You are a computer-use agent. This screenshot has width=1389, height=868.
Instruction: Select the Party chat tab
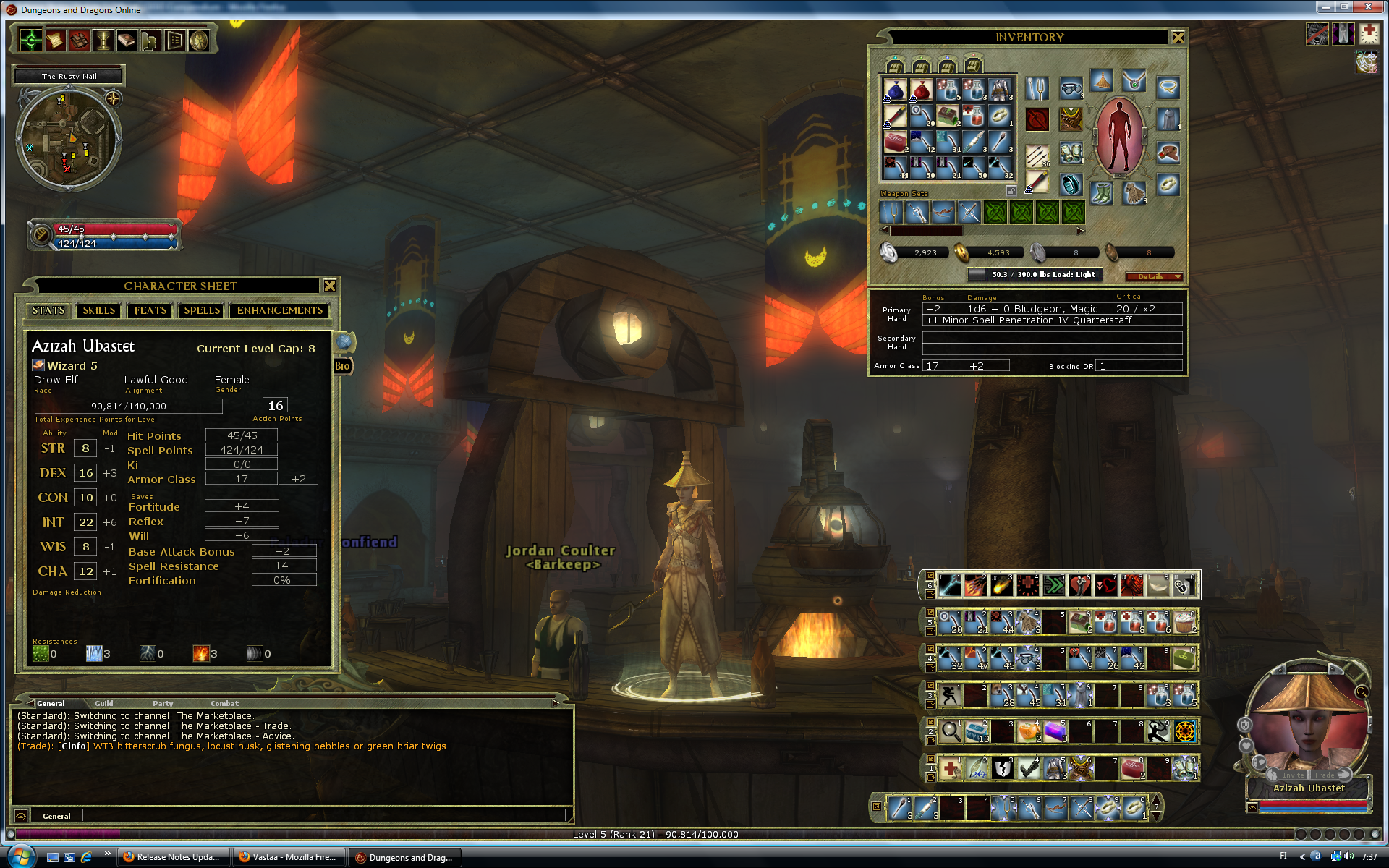click(163, 703)
